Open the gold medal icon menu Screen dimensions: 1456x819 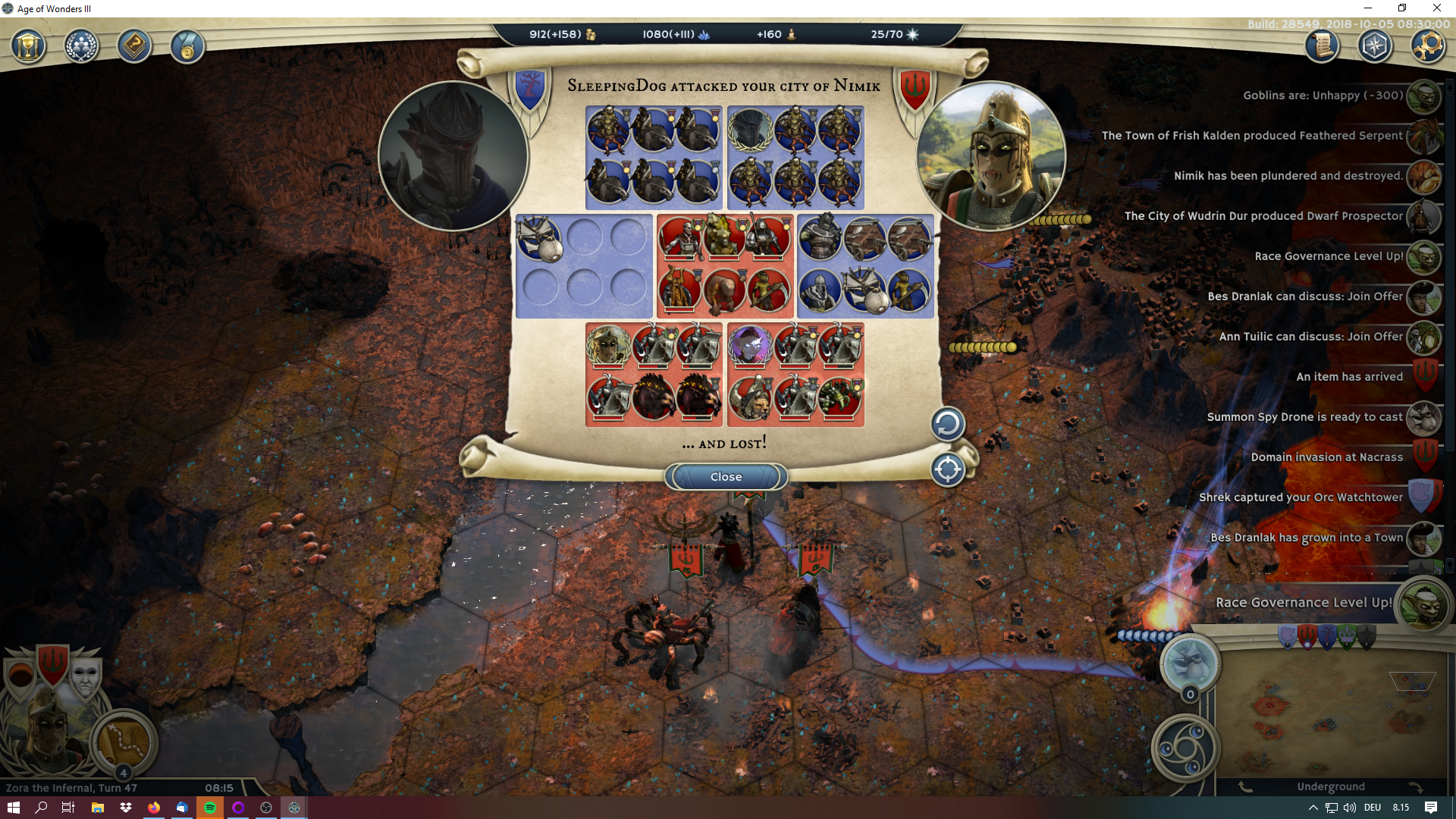187,47
